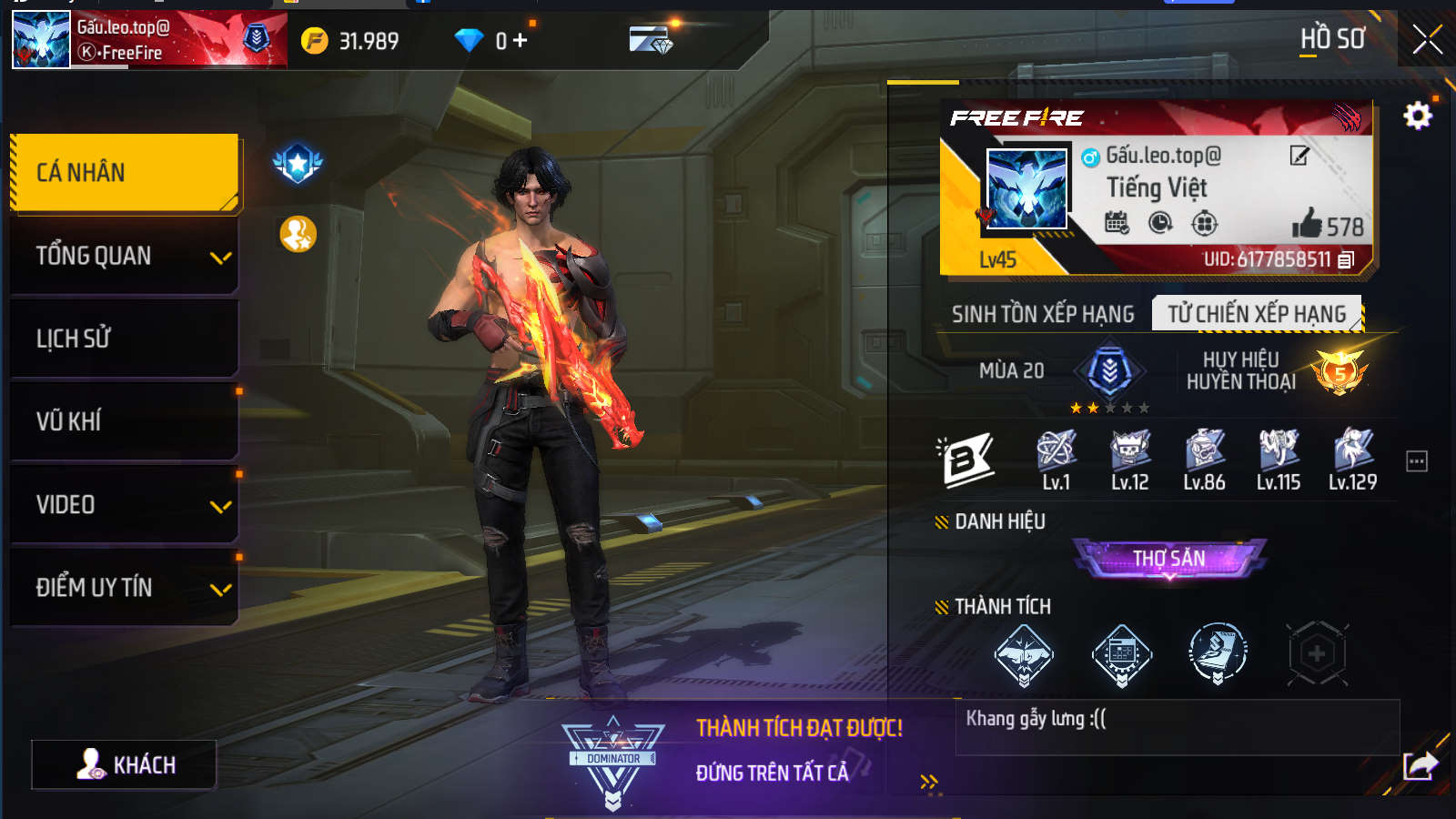Choose the THỢ SĂN title badge
The image size is (1456, 819).
1169,558
